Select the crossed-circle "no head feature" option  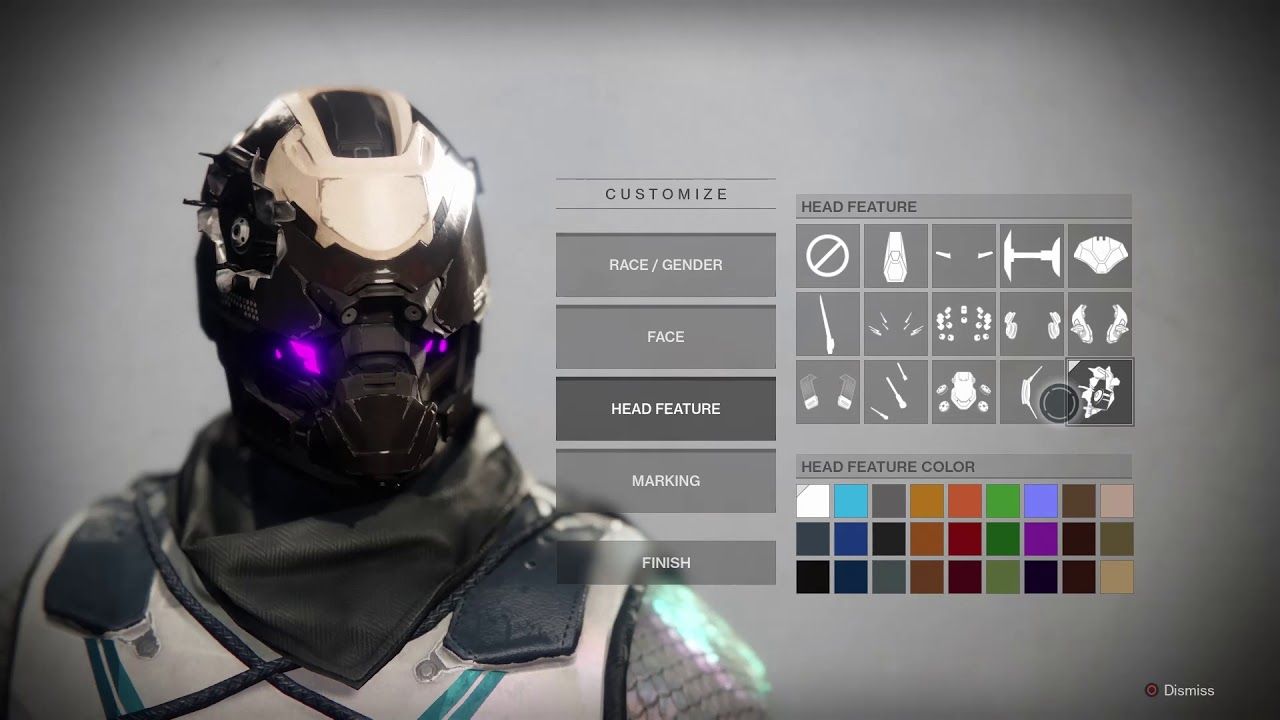coord(827,256)
